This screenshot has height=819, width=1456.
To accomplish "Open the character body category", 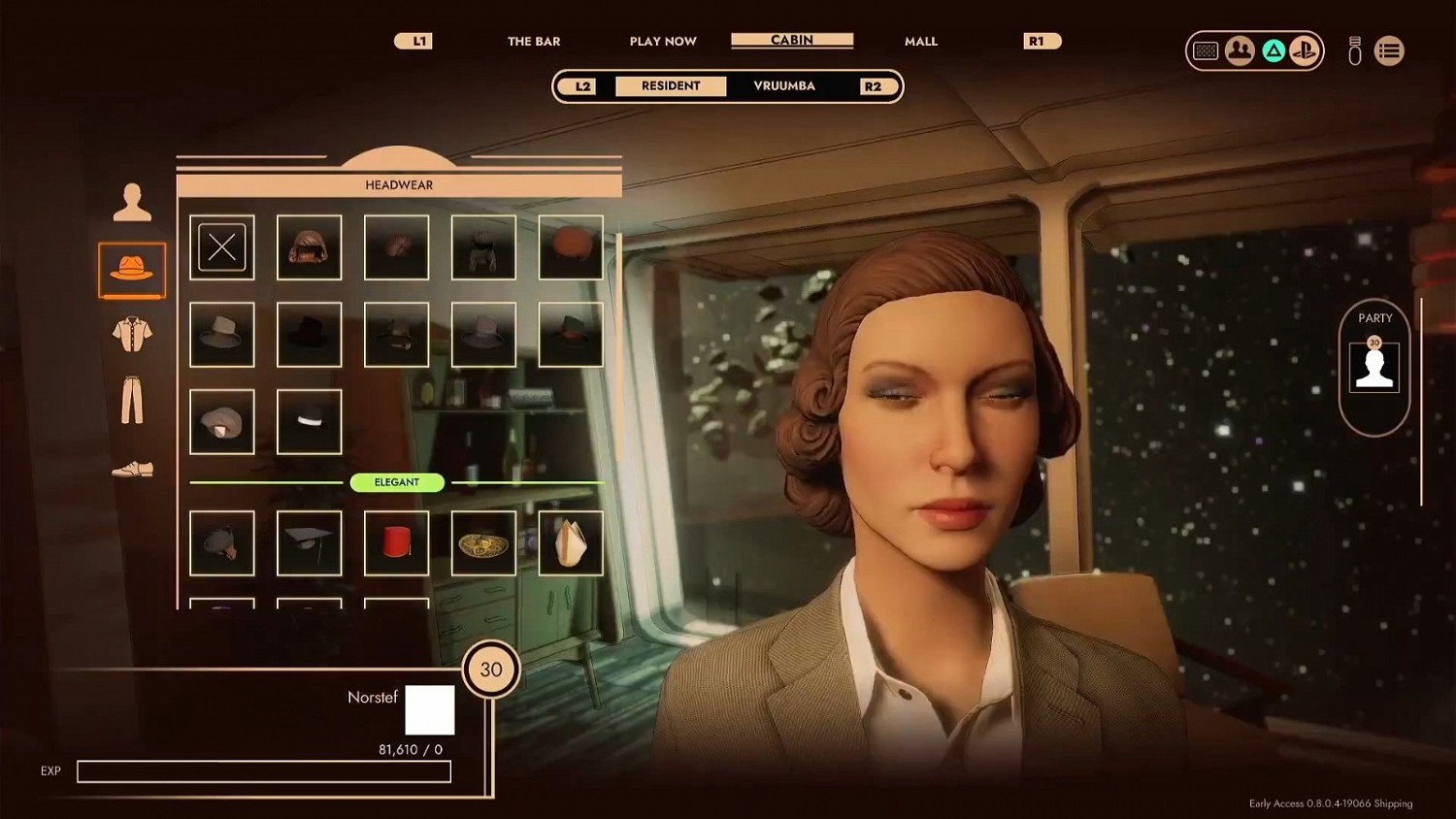I will click(x=132, y=202).
